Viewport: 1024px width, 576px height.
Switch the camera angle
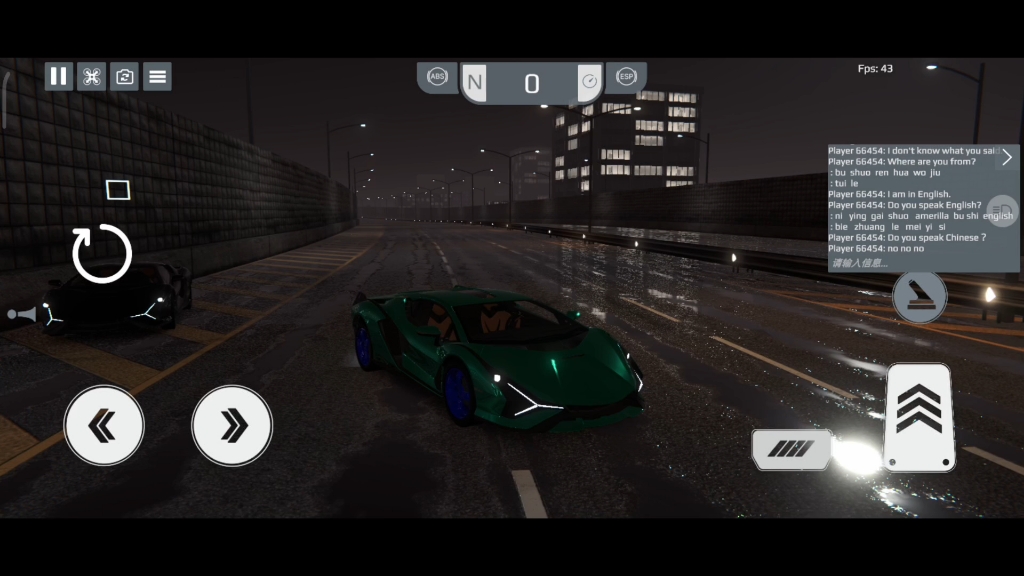[124, 76]
